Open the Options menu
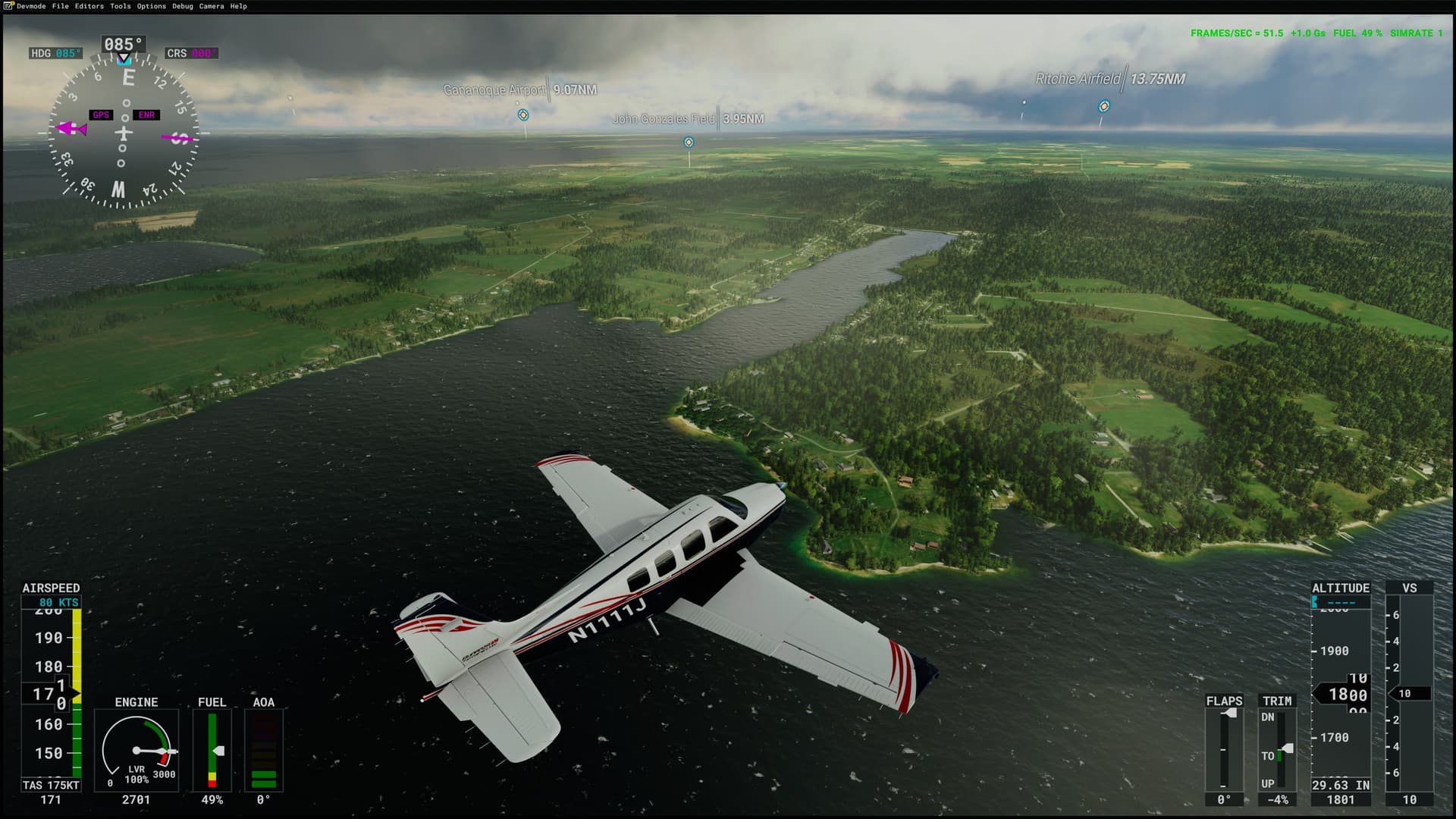 click(151, 6)
